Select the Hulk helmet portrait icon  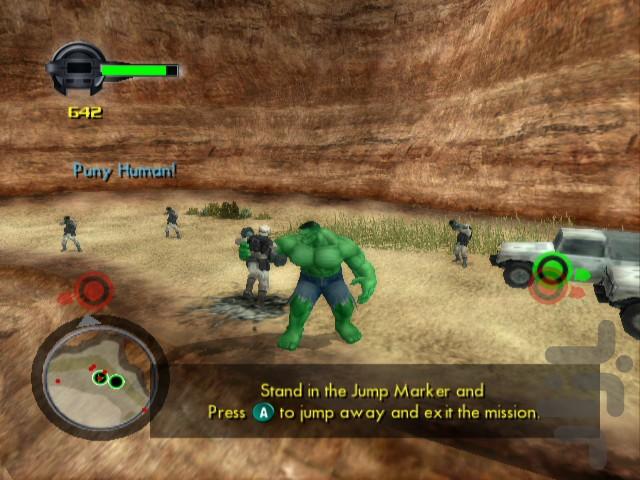click(74, 68)
